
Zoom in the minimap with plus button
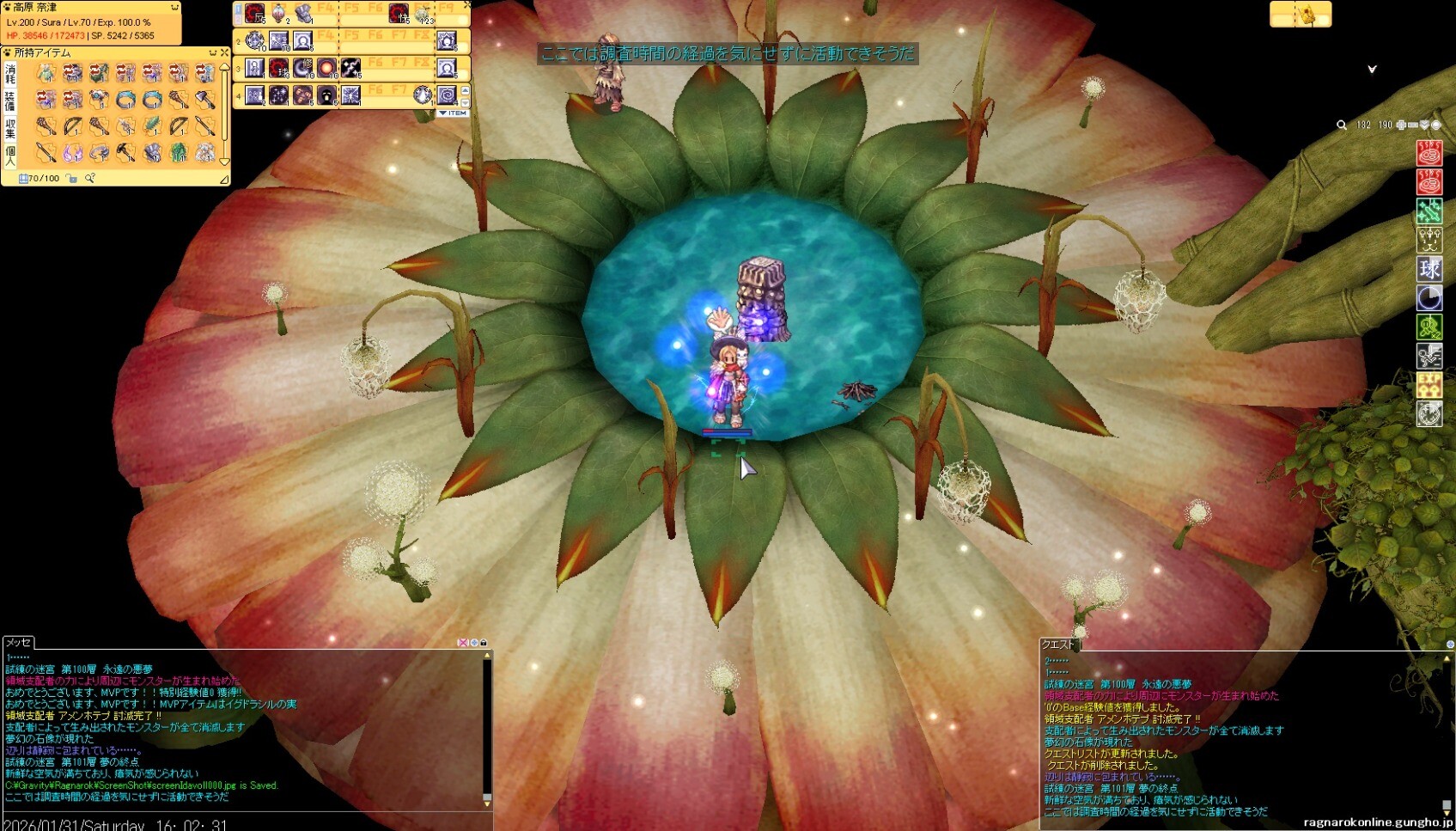point(1401,125)
